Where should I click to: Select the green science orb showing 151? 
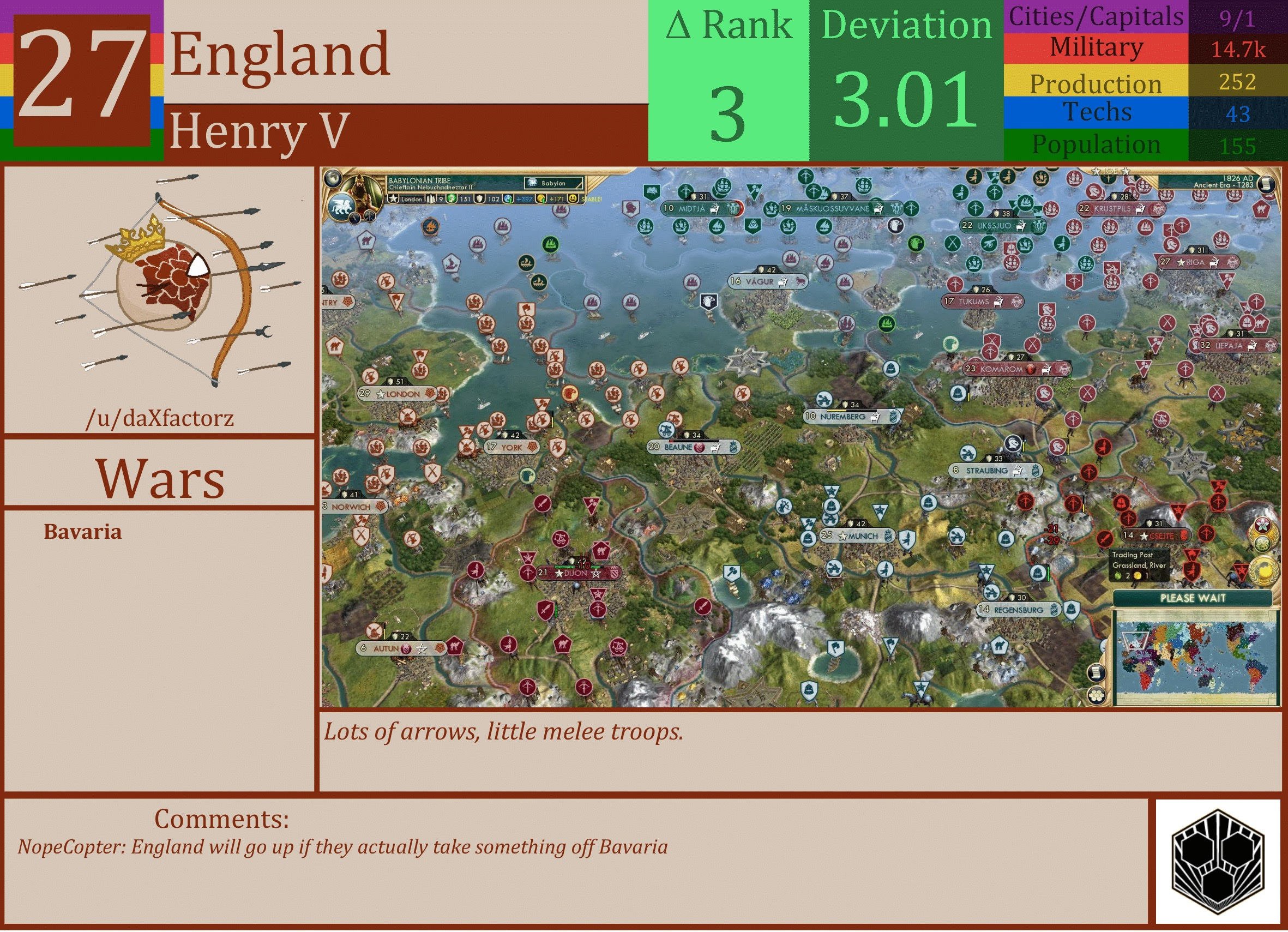451,199
